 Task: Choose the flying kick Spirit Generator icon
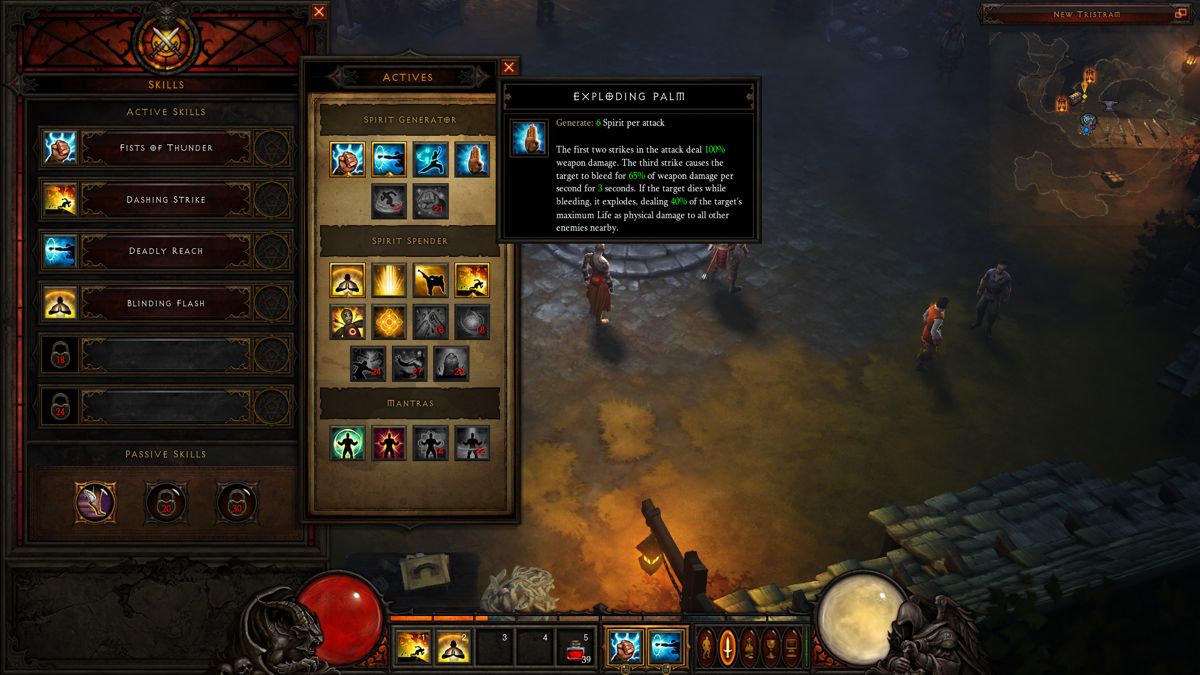click(x=431, y=160)
